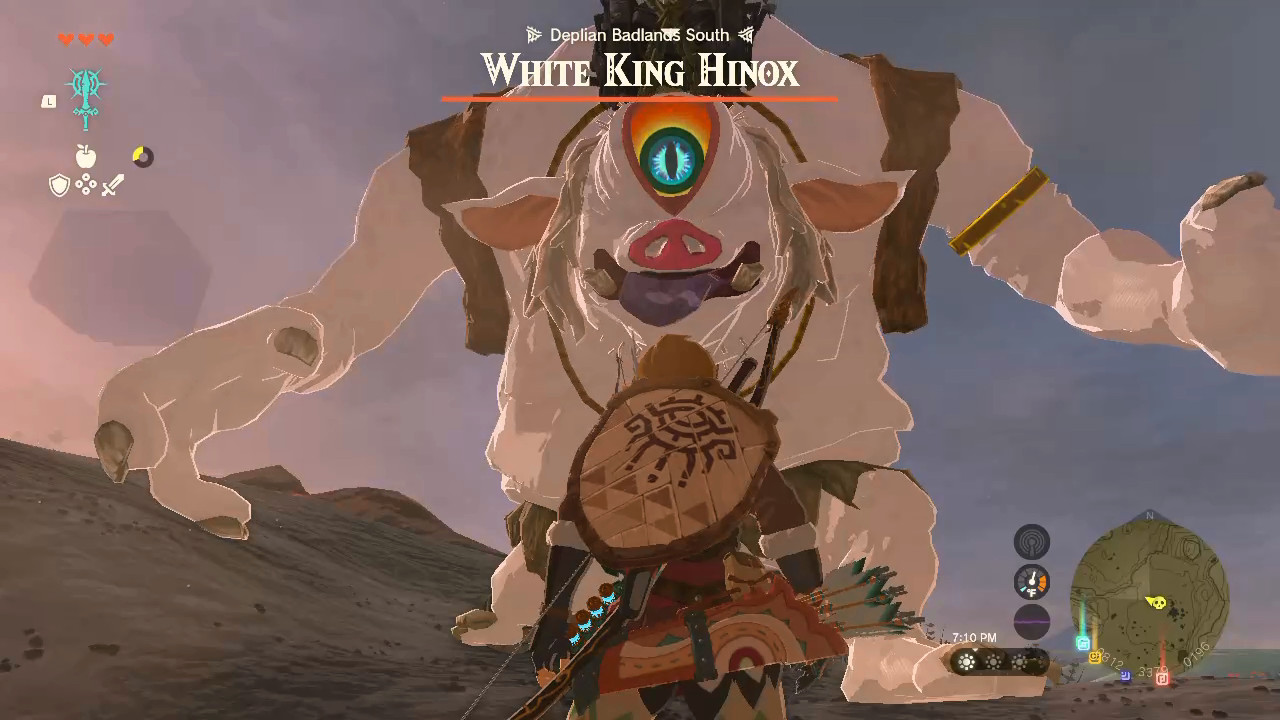Click the Sheikah sensor icon above the thermometer
Image resolution: width=1280 pixels, height=720 pixels.
(x=1032, y=540)
